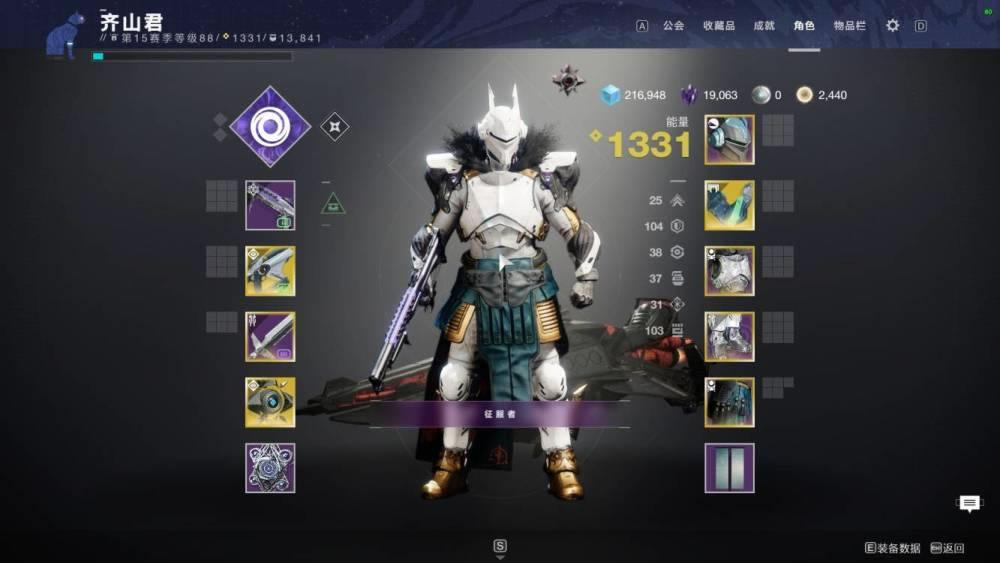Open the purple emblem banner slot

(729, 468)
